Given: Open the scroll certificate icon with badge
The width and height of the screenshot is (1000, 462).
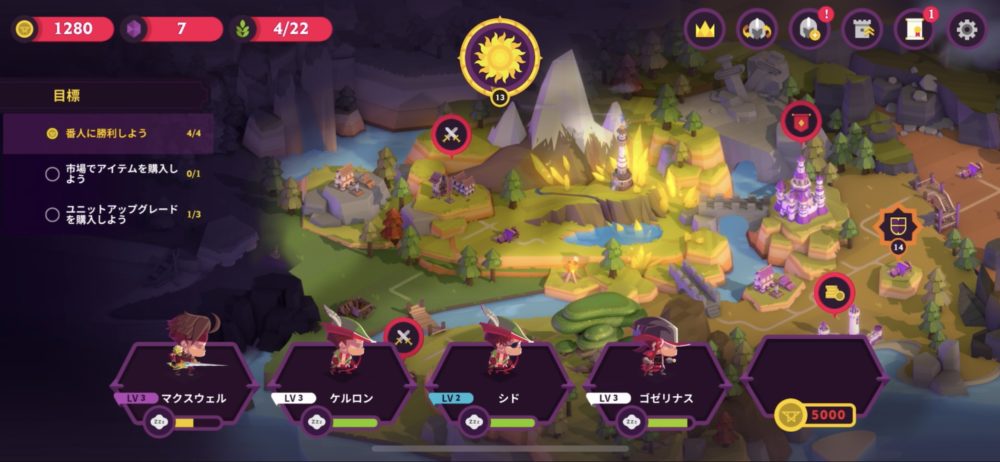Looking at the screenshot, I should click(914, 29).
